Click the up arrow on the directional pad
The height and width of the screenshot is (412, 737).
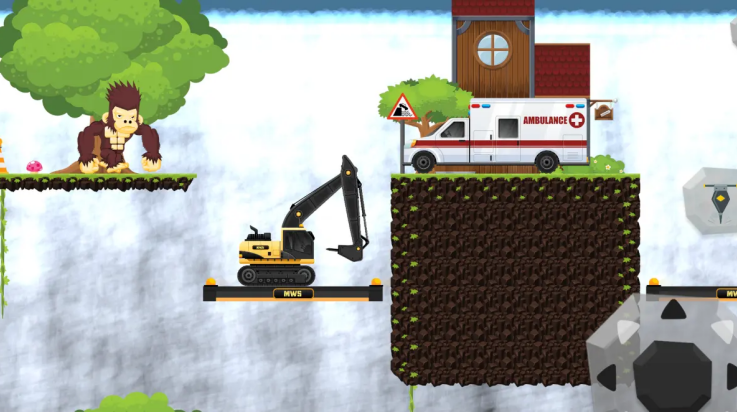click(673, 310)
